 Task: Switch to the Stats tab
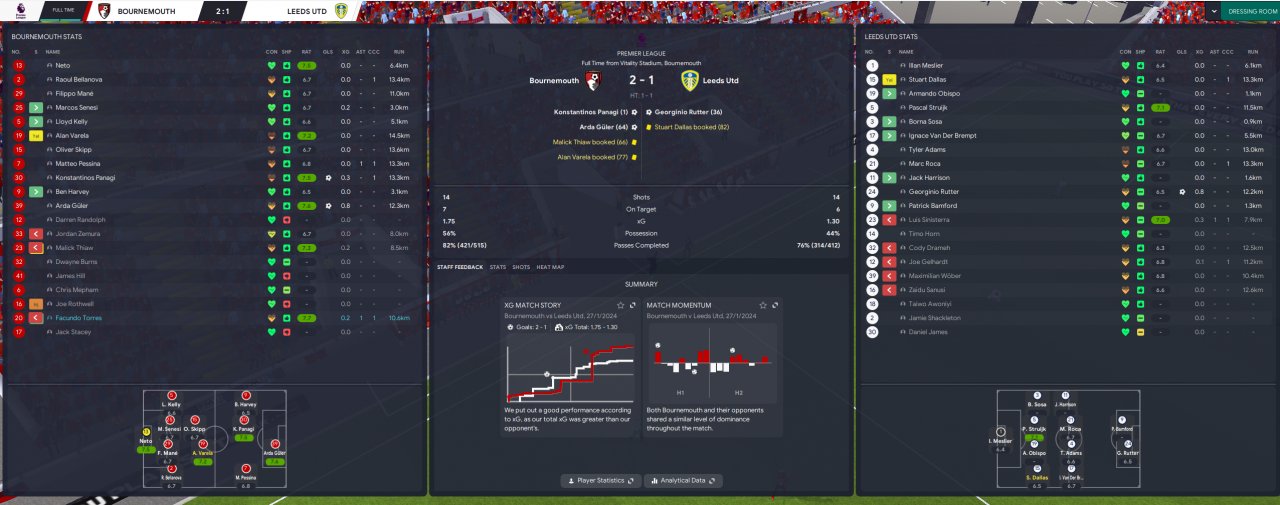pos(497,267)
